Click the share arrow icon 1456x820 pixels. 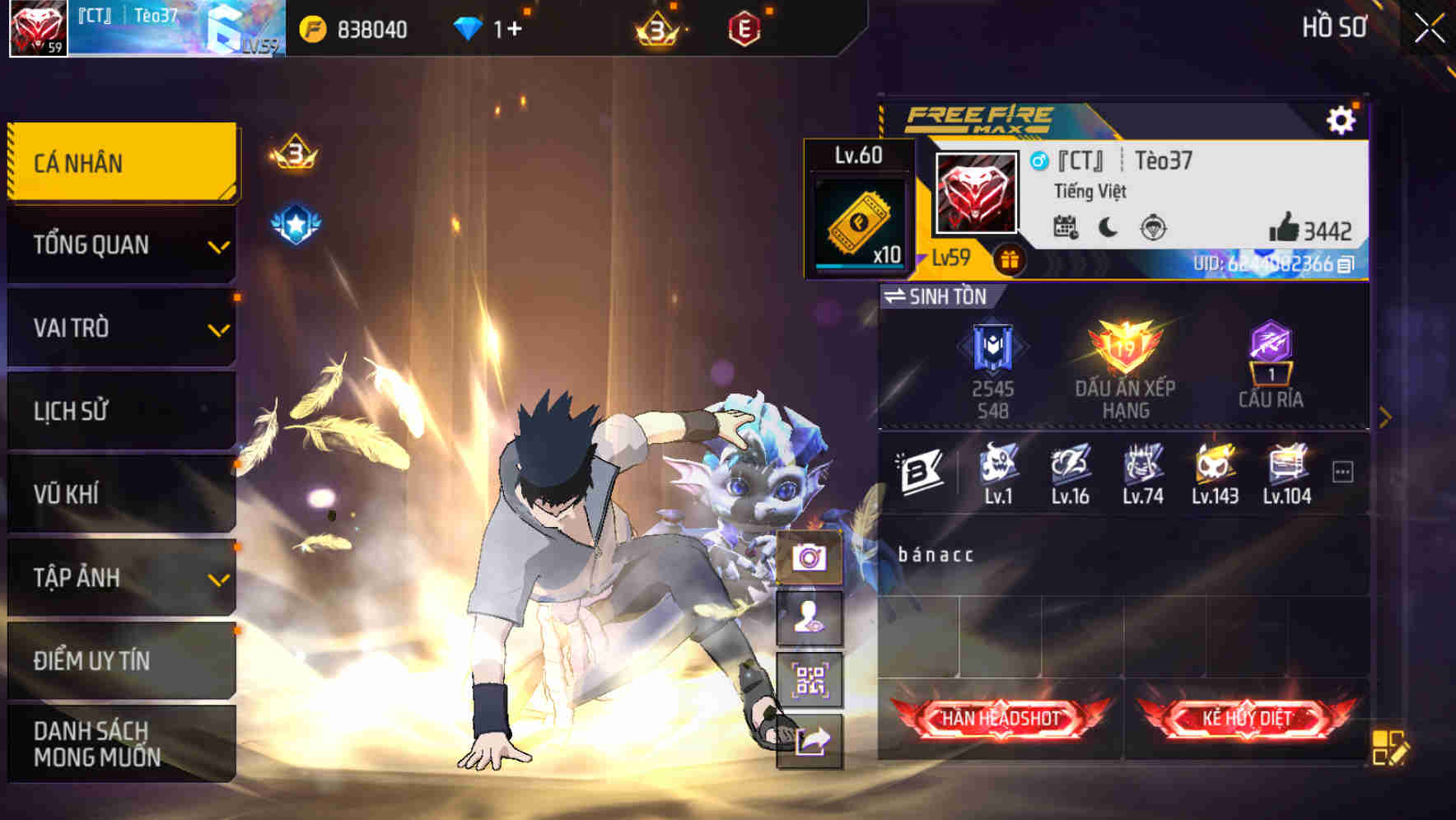(x=811, y=741)
